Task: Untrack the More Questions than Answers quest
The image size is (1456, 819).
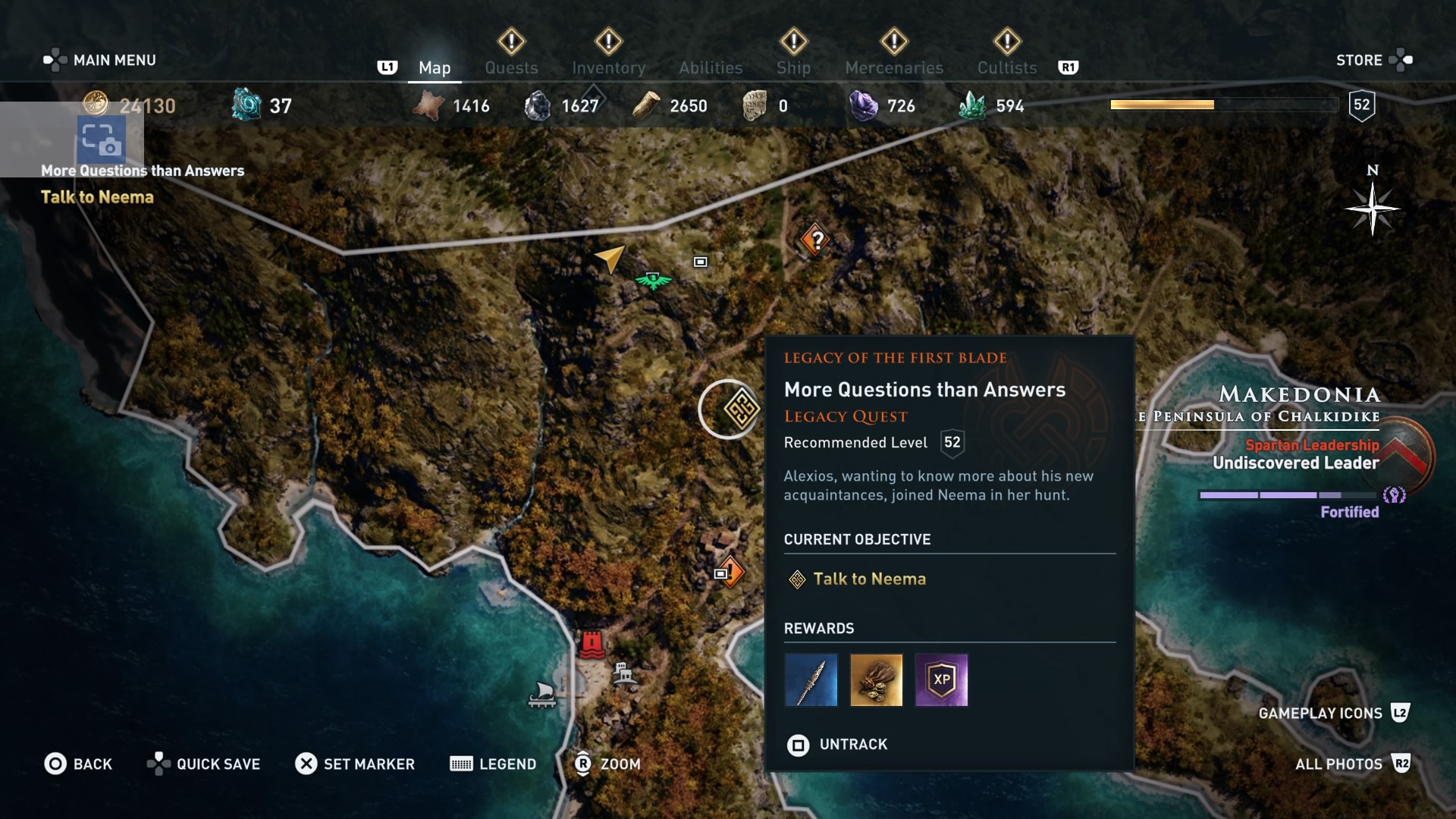Action: (837, 745)
